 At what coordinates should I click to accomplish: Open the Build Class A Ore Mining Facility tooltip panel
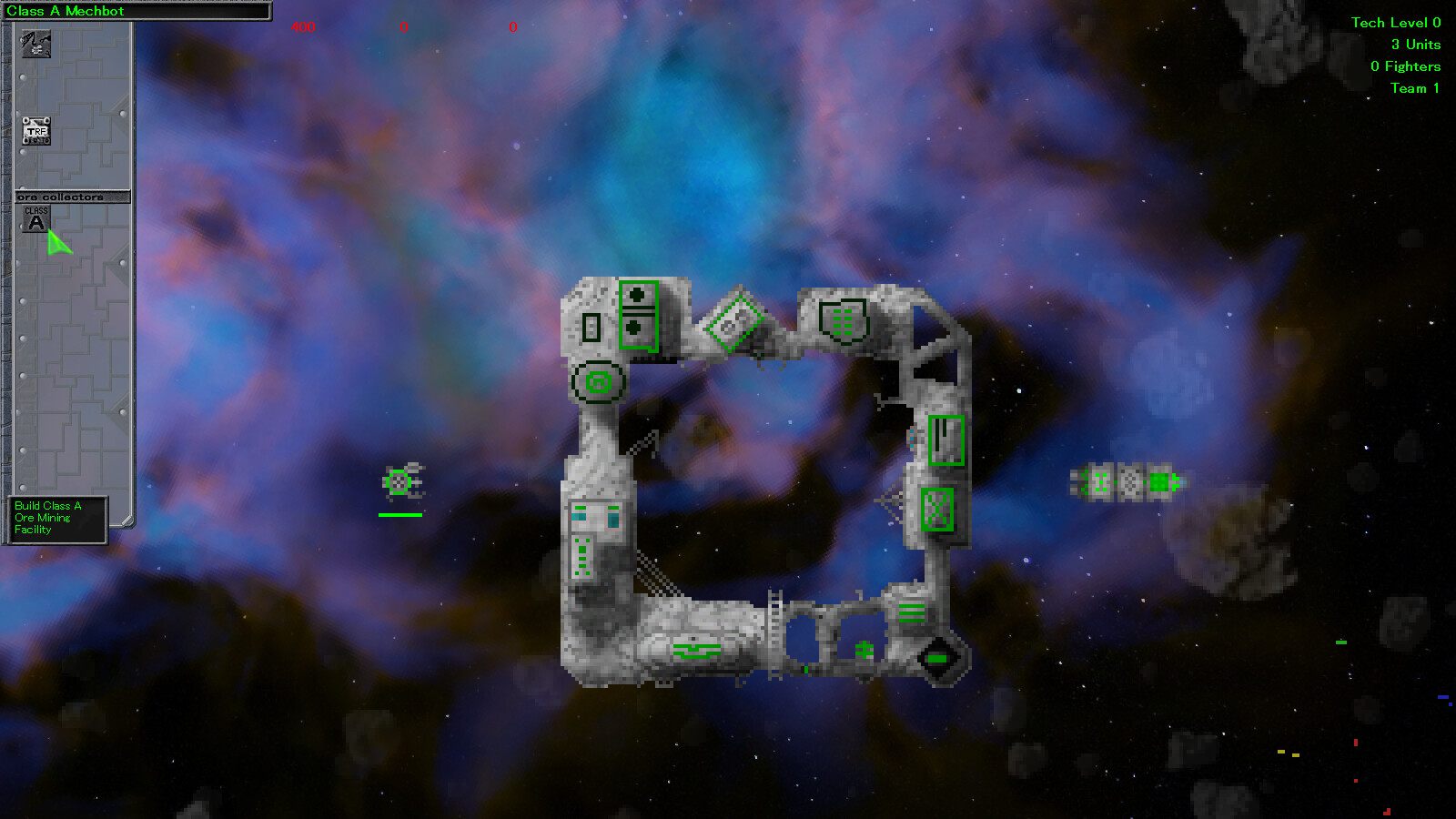(x=55, y=517)
